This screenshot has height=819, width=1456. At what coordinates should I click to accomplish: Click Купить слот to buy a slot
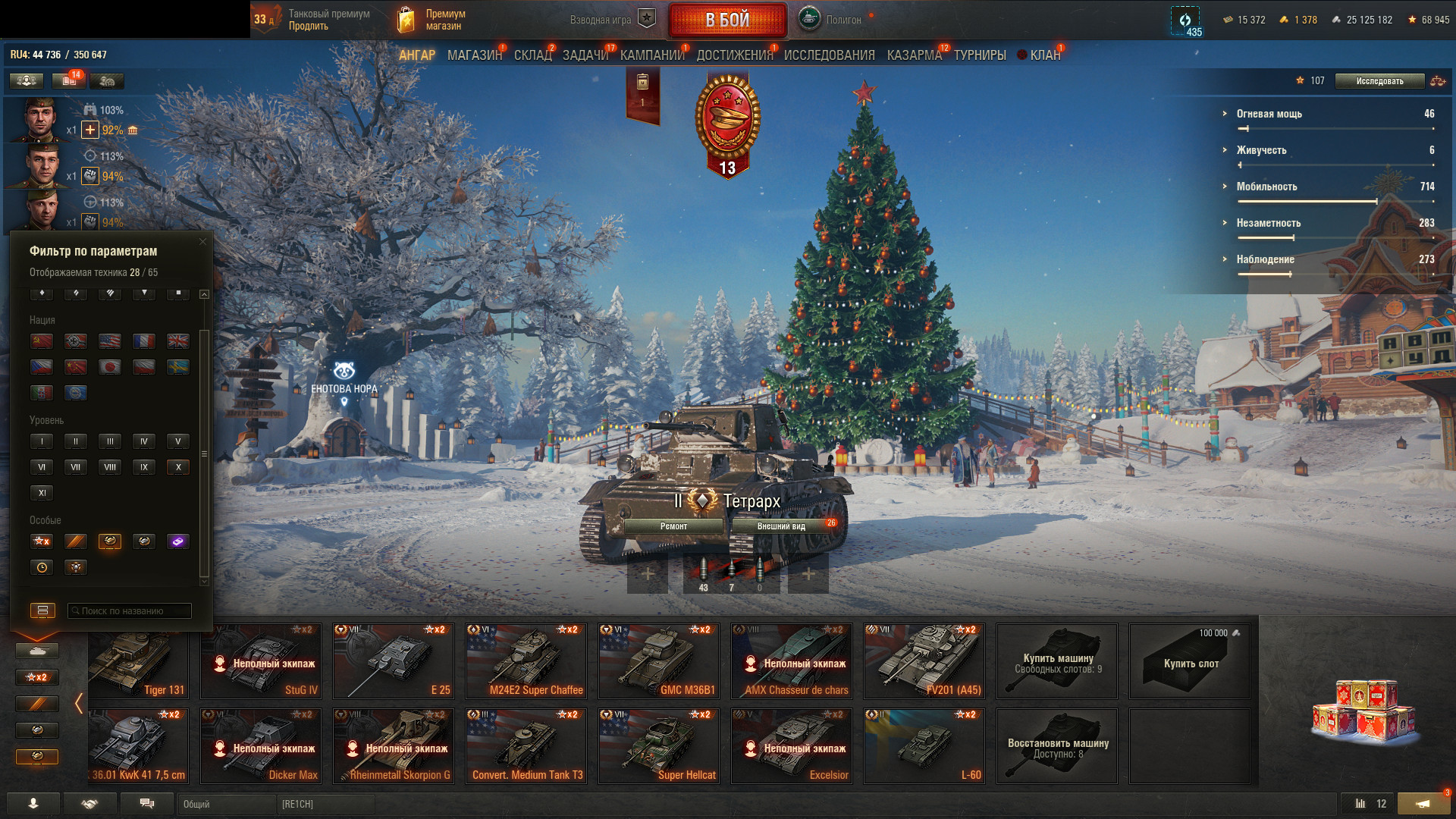click(1190, 661)
